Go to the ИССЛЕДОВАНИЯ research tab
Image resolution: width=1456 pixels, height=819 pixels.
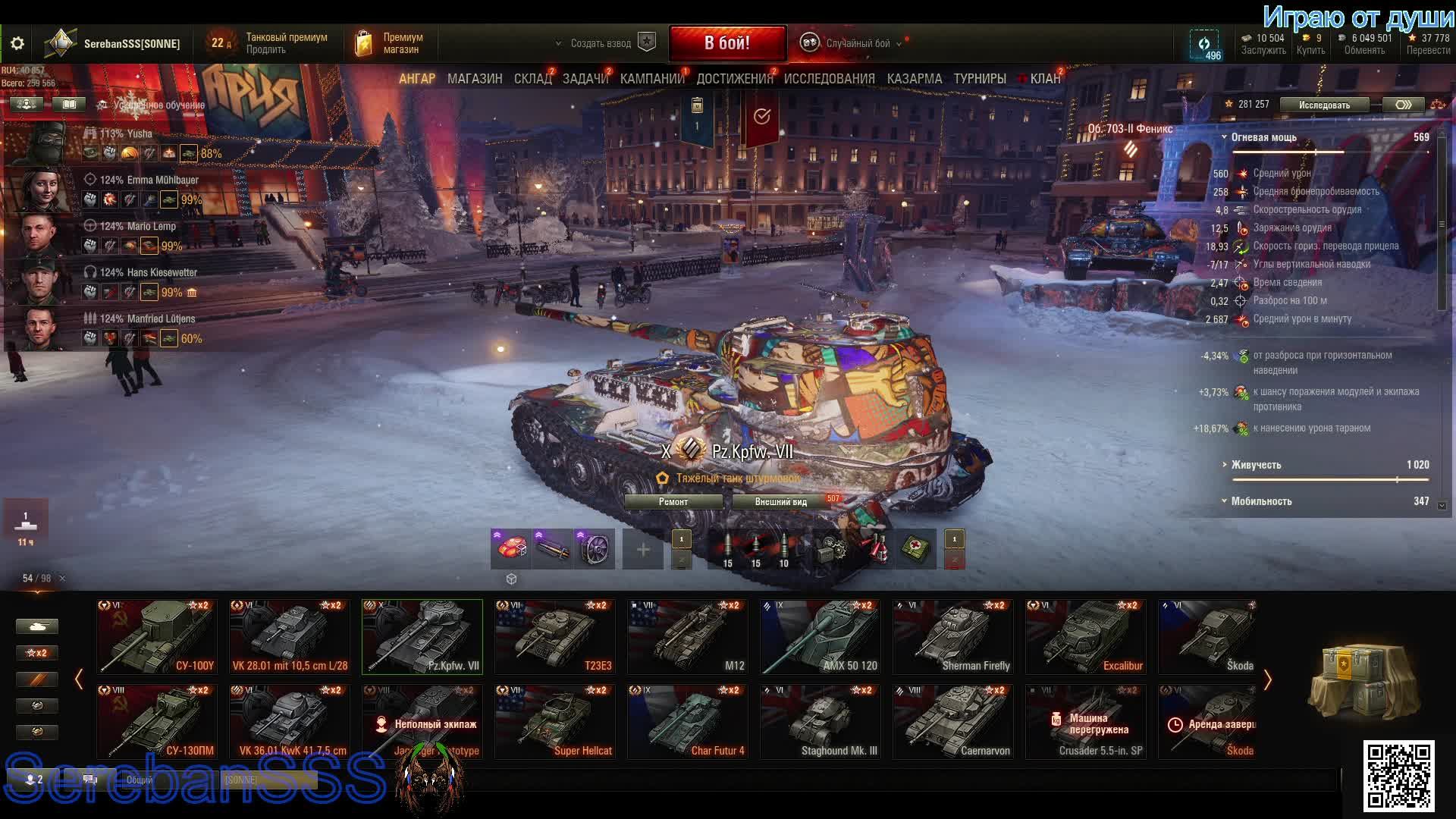click(829, 79)
